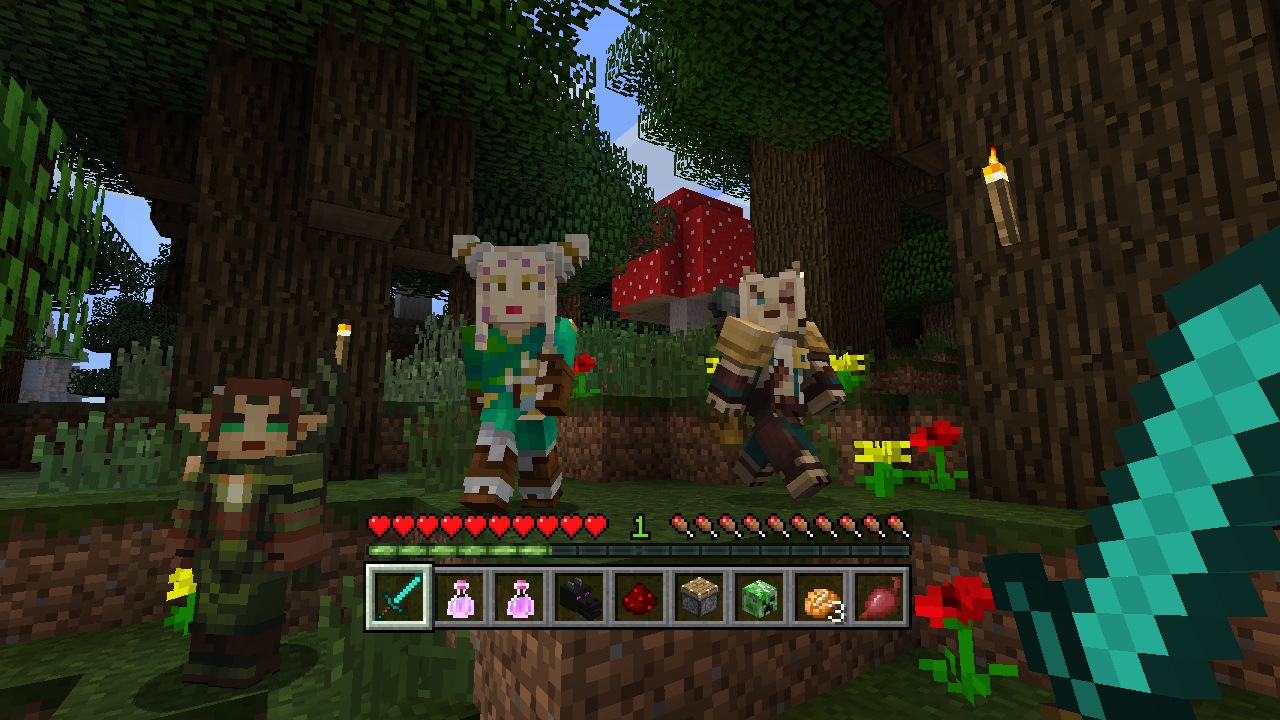Select the diamond sword hotbar slot
Image resolution: width=1280 pixels, height=720 pixels.
coord(397,600)
